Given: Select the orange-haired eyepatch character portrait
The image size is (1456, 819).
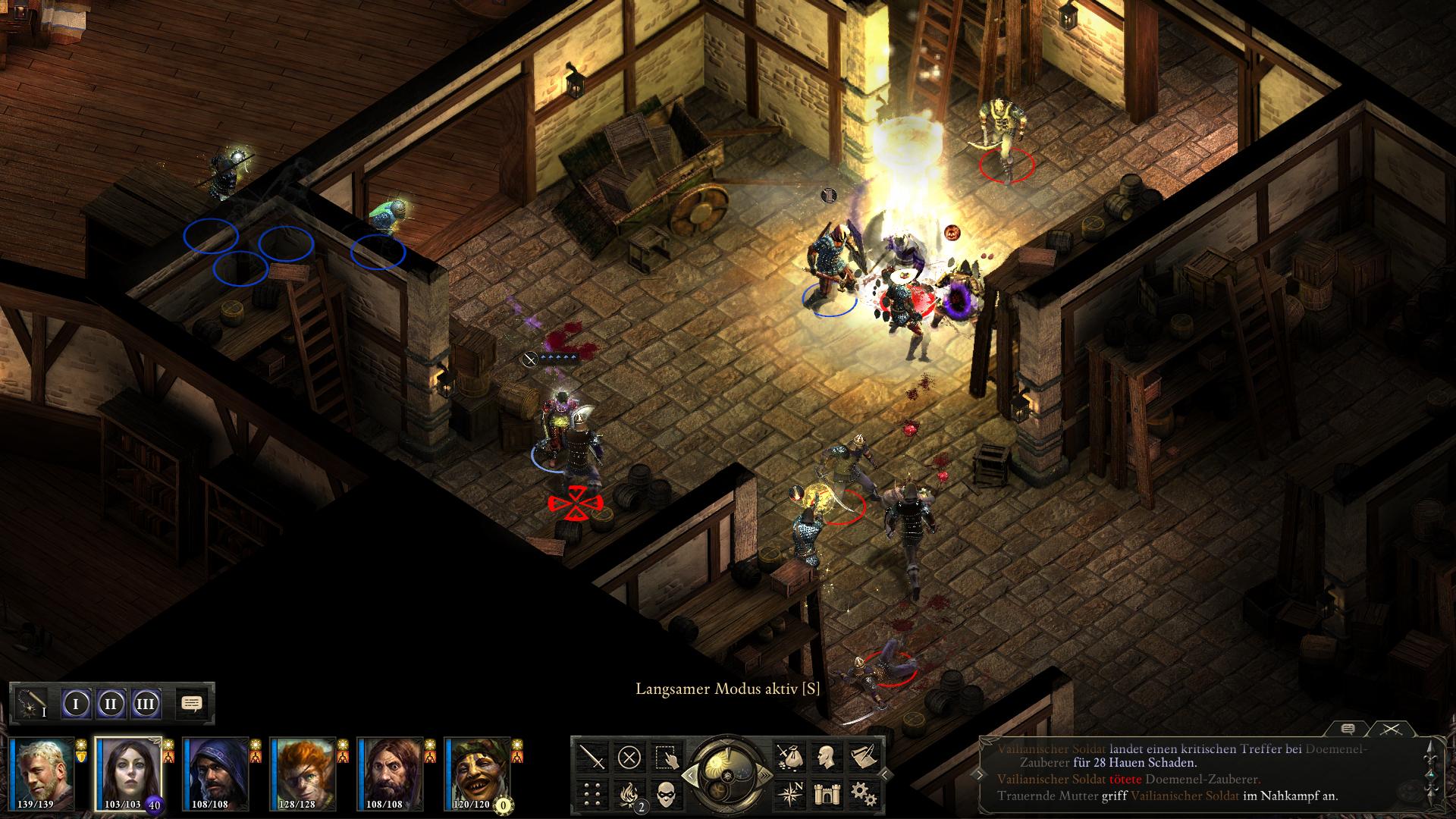Looking at the screenshot, I should (303, 773).
